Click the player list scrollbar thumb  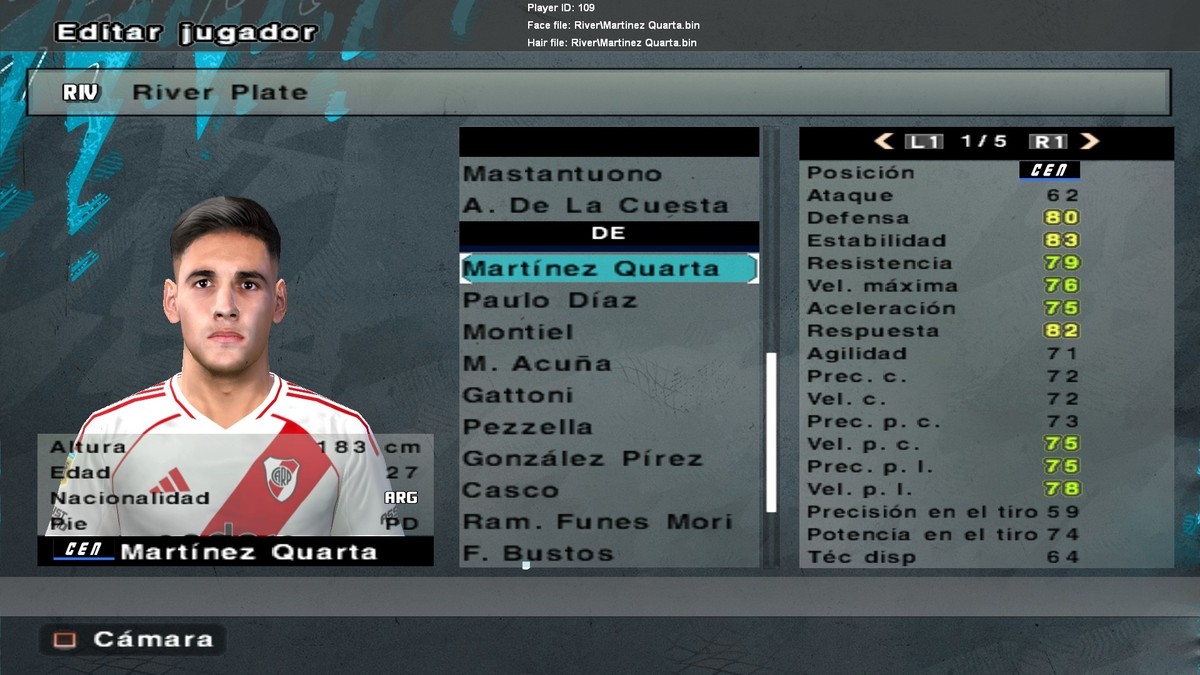pyautogui.click(x=771, y=431)
